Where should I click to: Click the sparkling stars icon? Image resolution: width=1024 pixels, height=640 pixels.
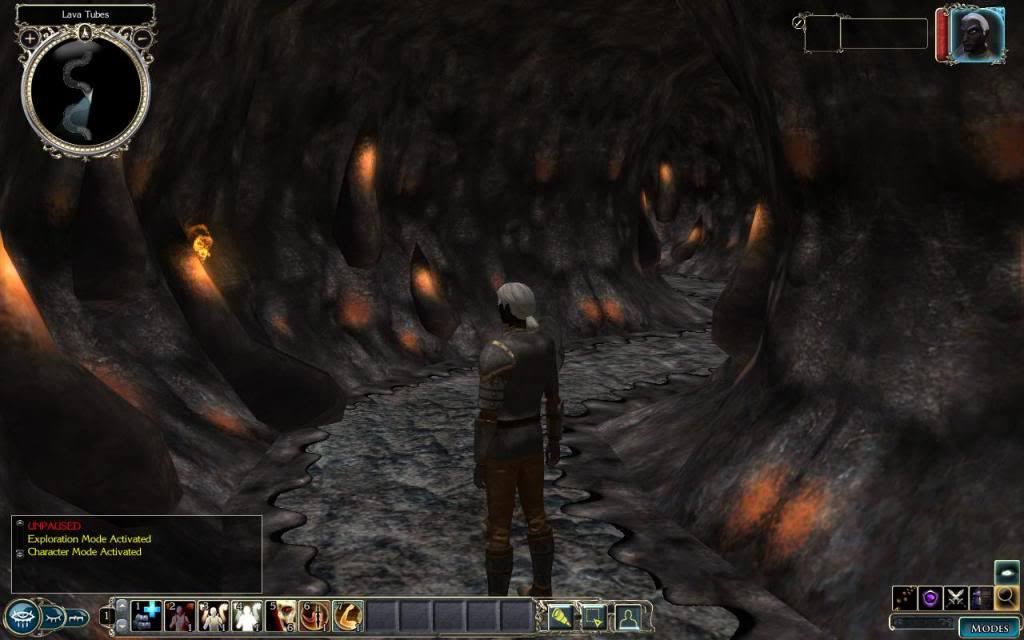pyautogui.click(x=904, y=598)
